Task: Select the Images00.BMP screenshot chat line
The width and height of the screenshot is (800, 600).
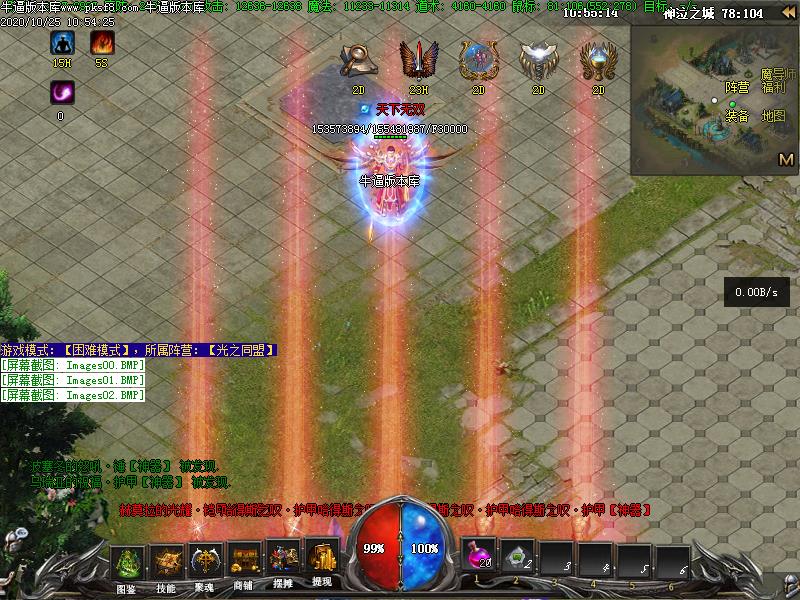Action: coord(73,365)
